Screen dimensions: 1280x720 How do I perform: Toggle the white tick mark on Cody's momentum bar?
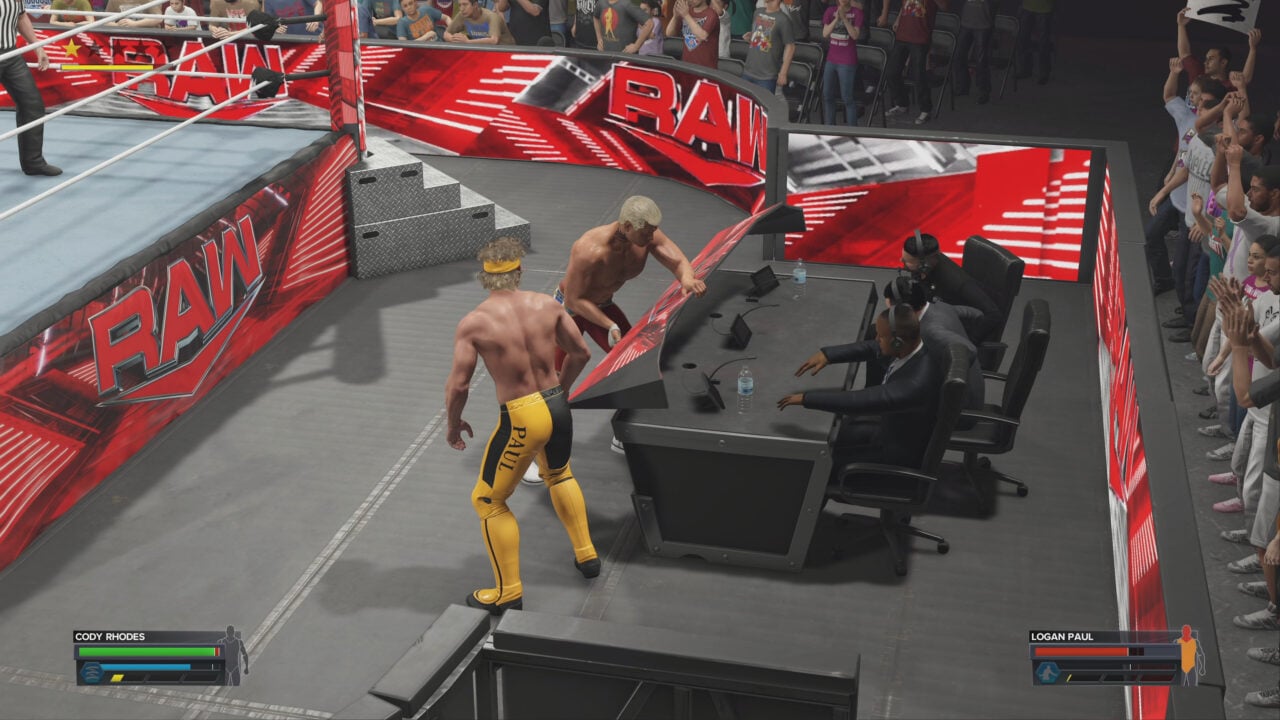(213, 667)
